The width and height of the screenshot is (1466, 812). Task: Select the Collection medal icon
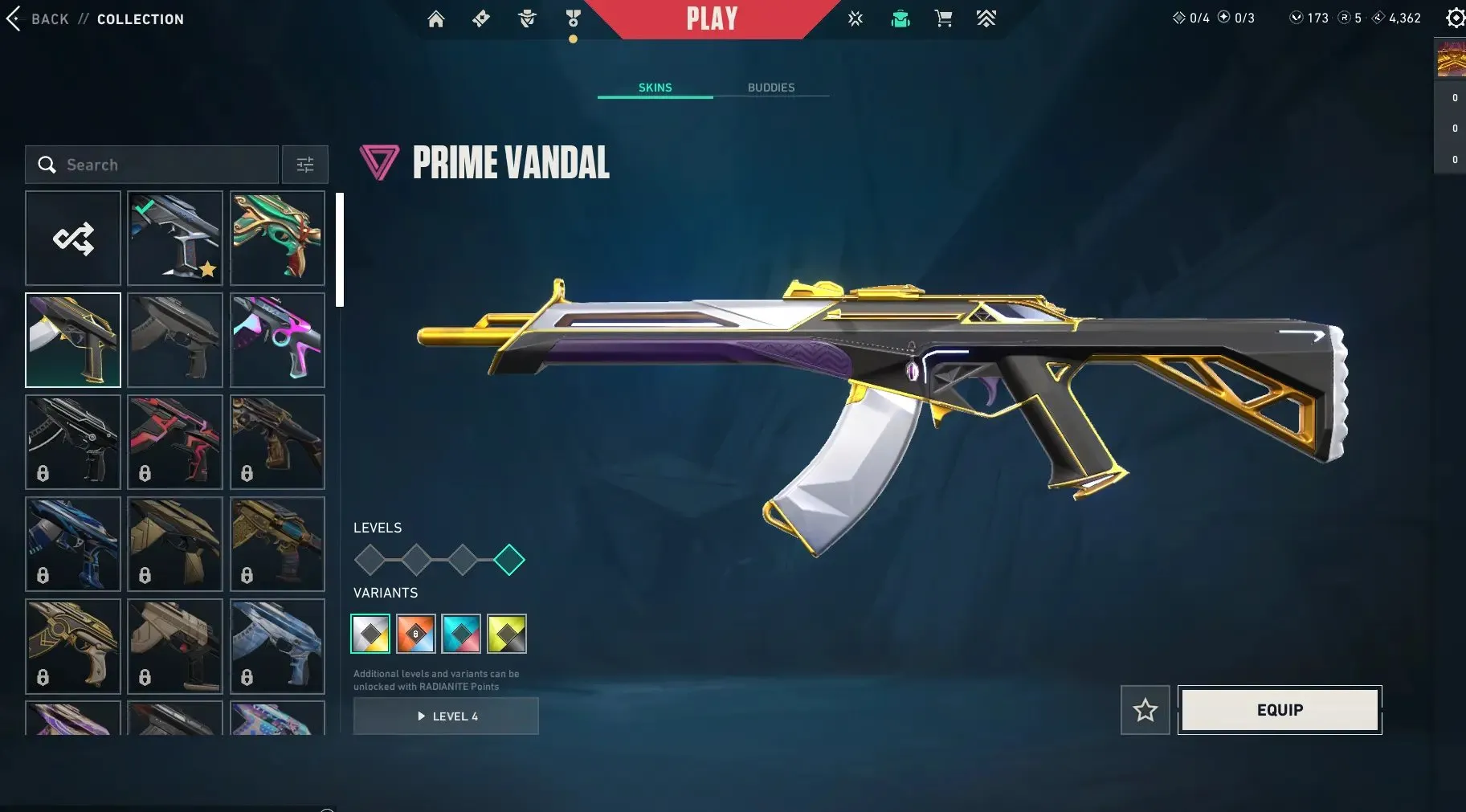pos(572,18)
